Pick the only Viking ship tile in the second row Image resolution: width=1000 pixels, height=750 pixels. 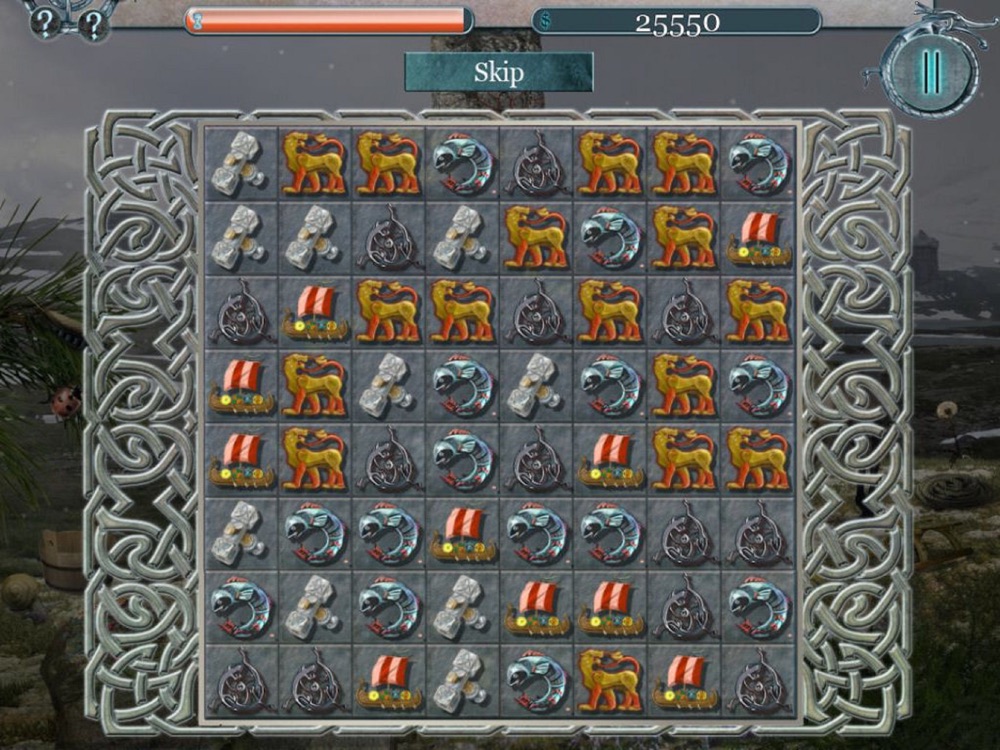coord(758,238)
